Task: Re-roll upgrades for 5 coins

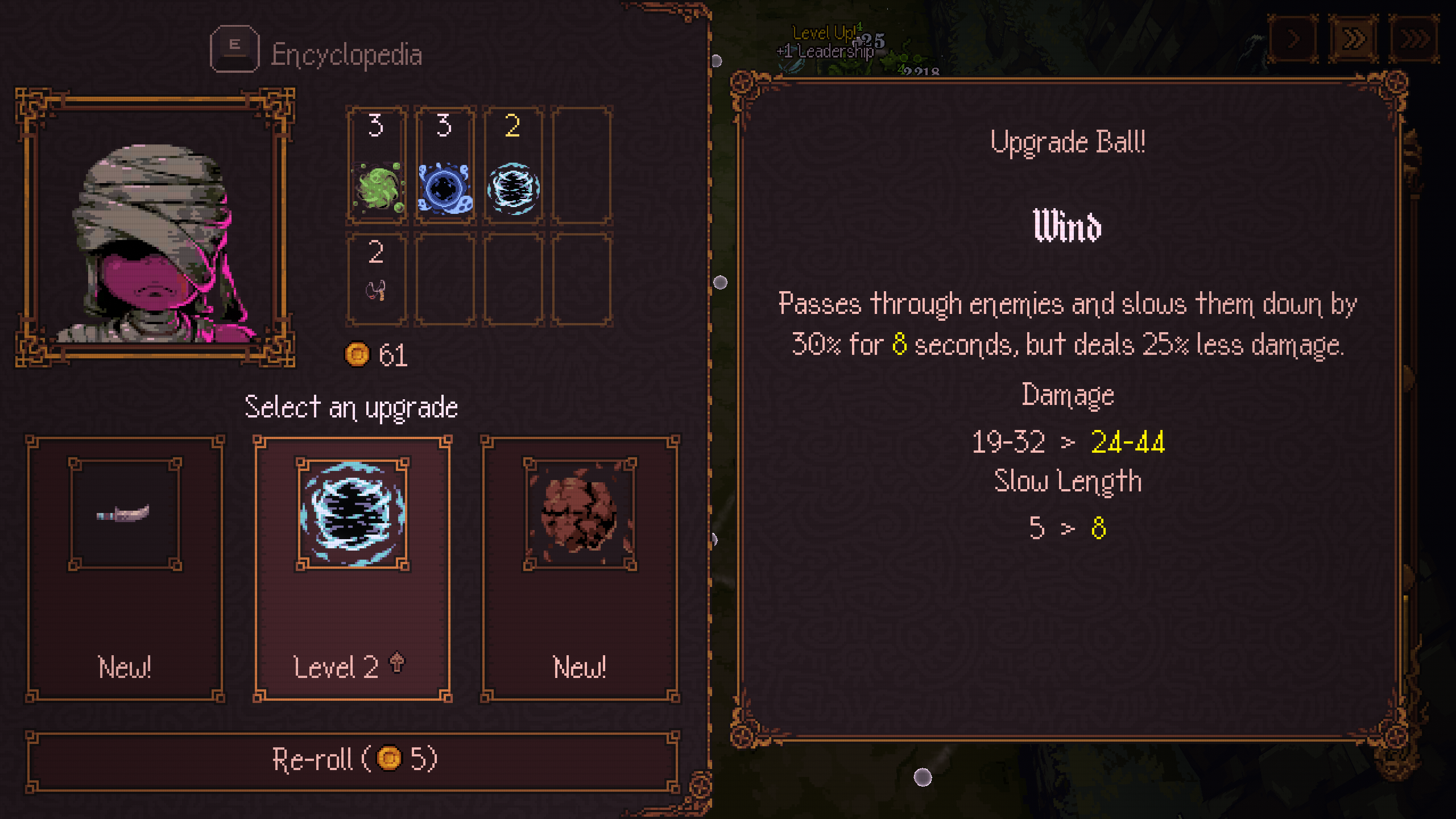Action: [x=352, y=760]
